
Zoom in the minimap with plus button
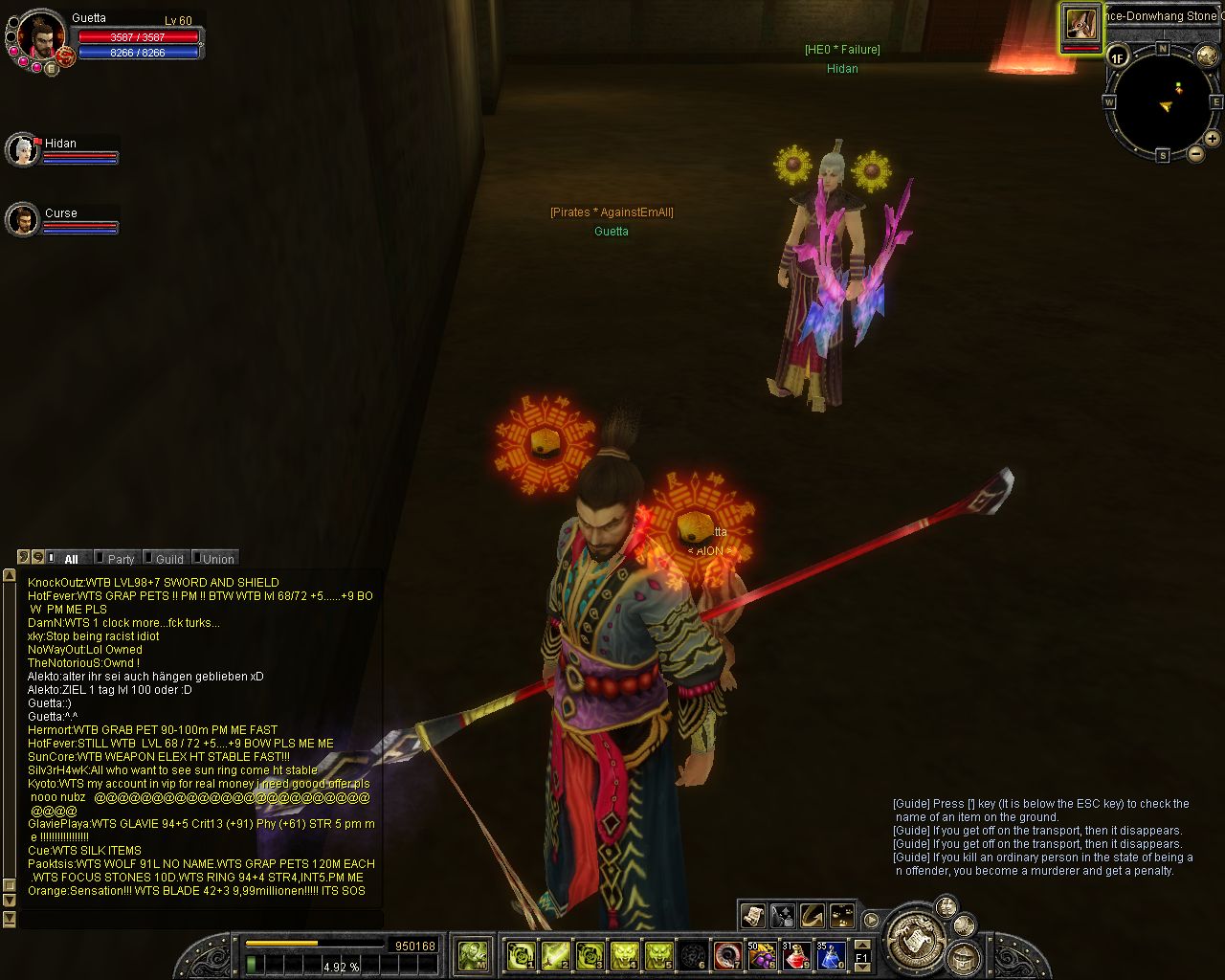pyautogui.click(x=1212, y=139)
